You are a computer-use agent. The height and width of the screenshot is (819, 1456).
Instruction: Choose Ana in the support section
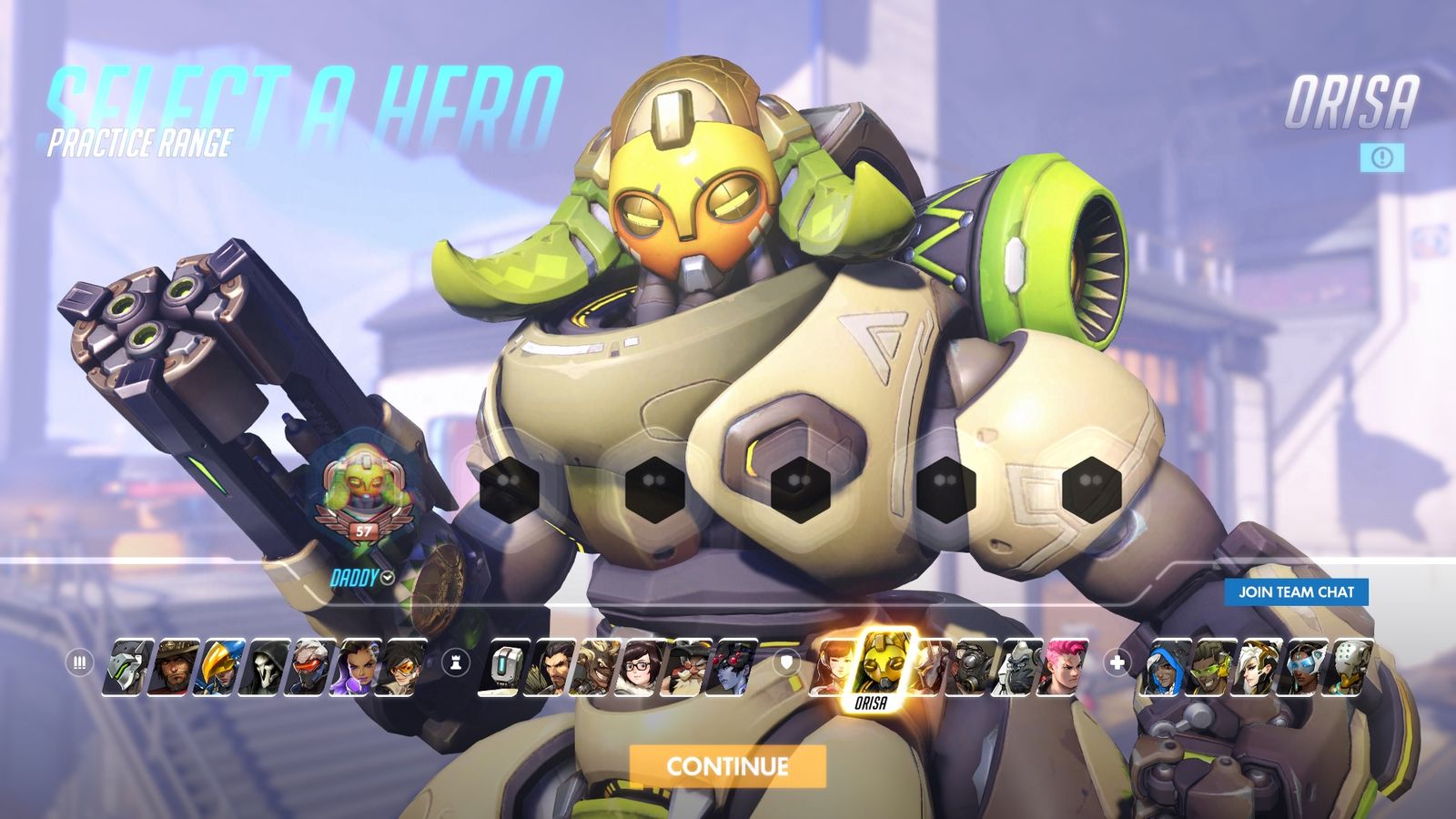pos(1166,666)
